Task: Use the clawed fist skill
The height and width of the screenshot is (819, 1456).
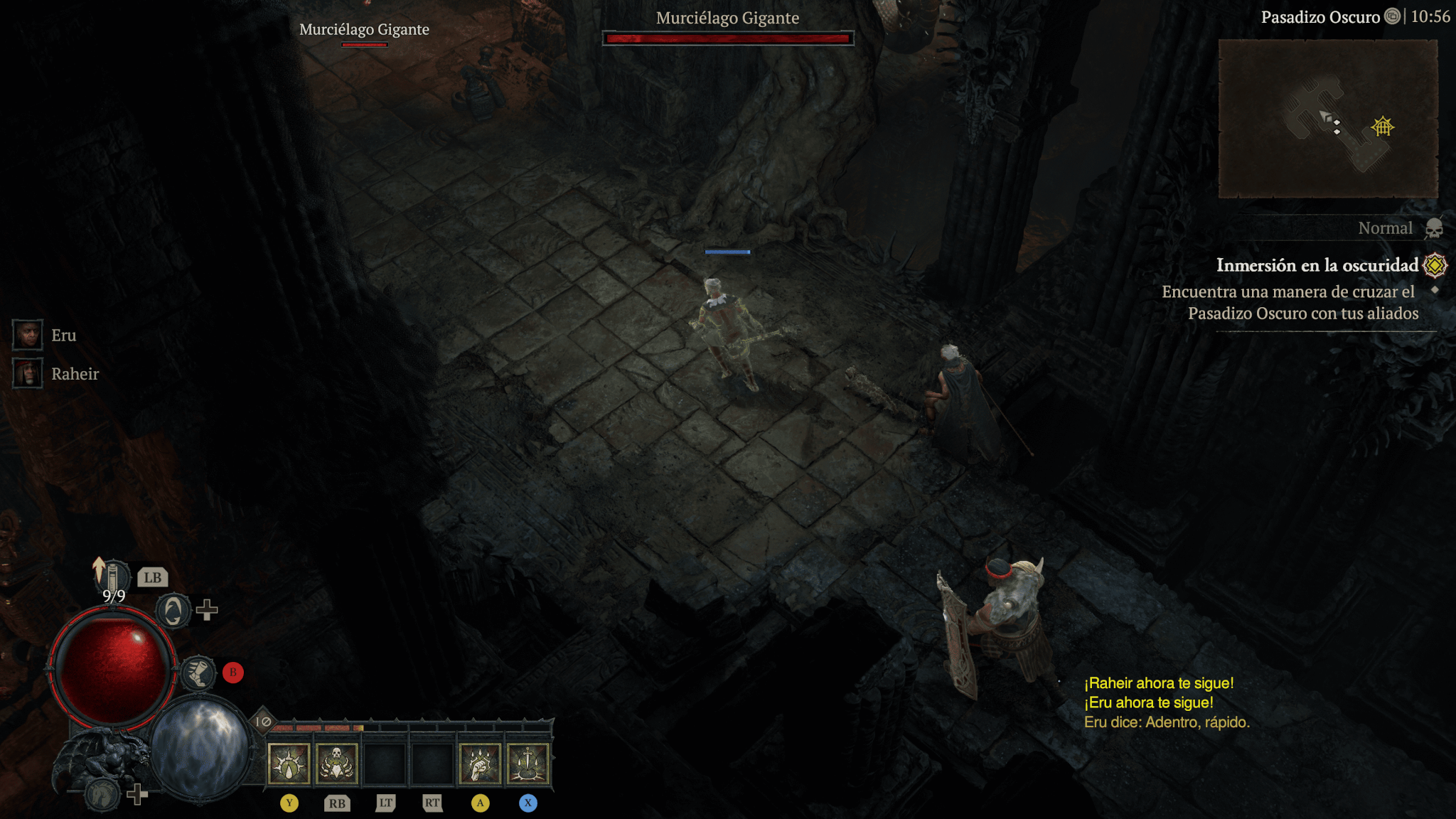Action: tap(480, 764)
